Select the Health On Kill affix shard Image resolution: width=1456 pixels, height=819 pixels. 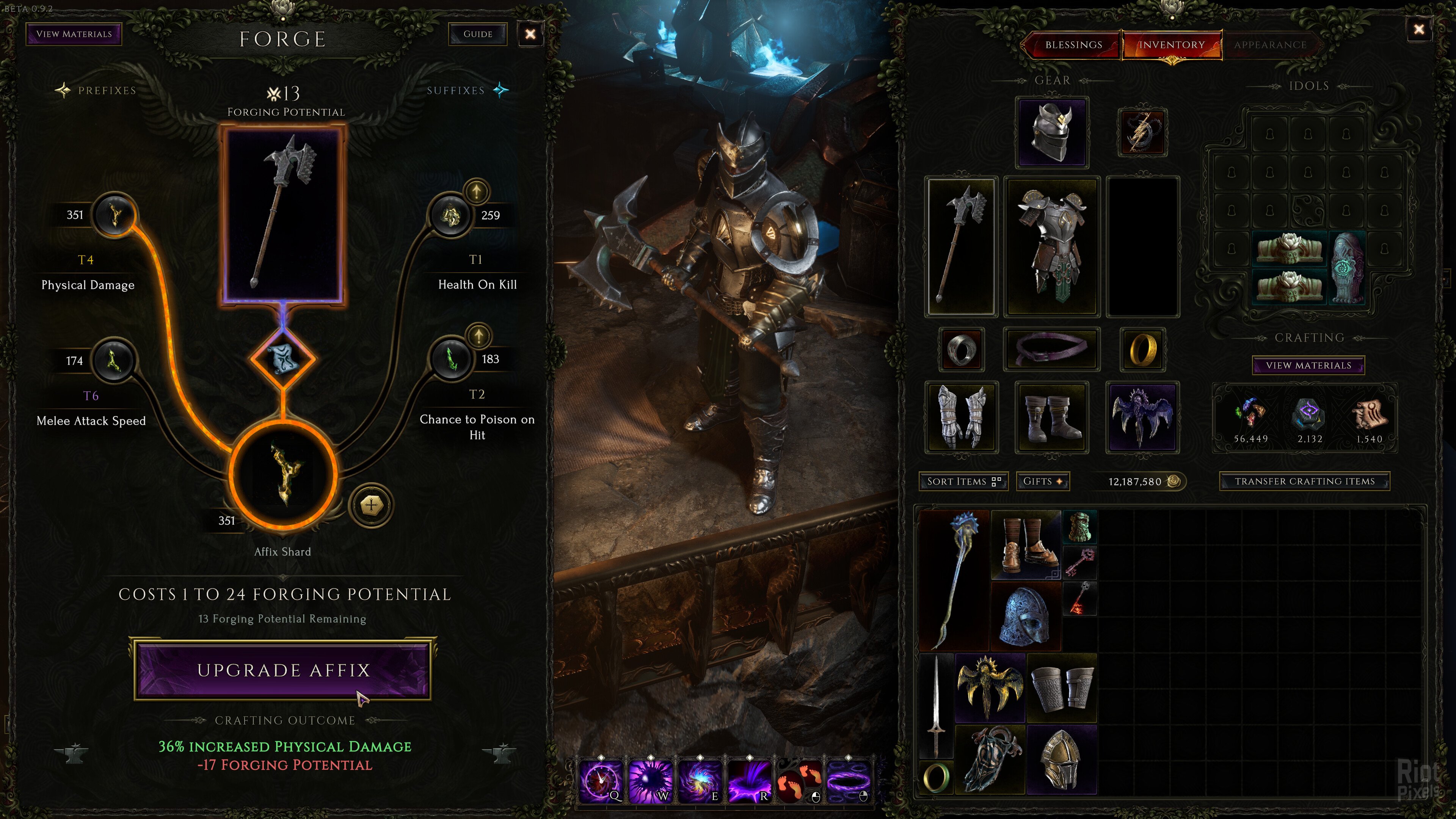coord(450,215)
